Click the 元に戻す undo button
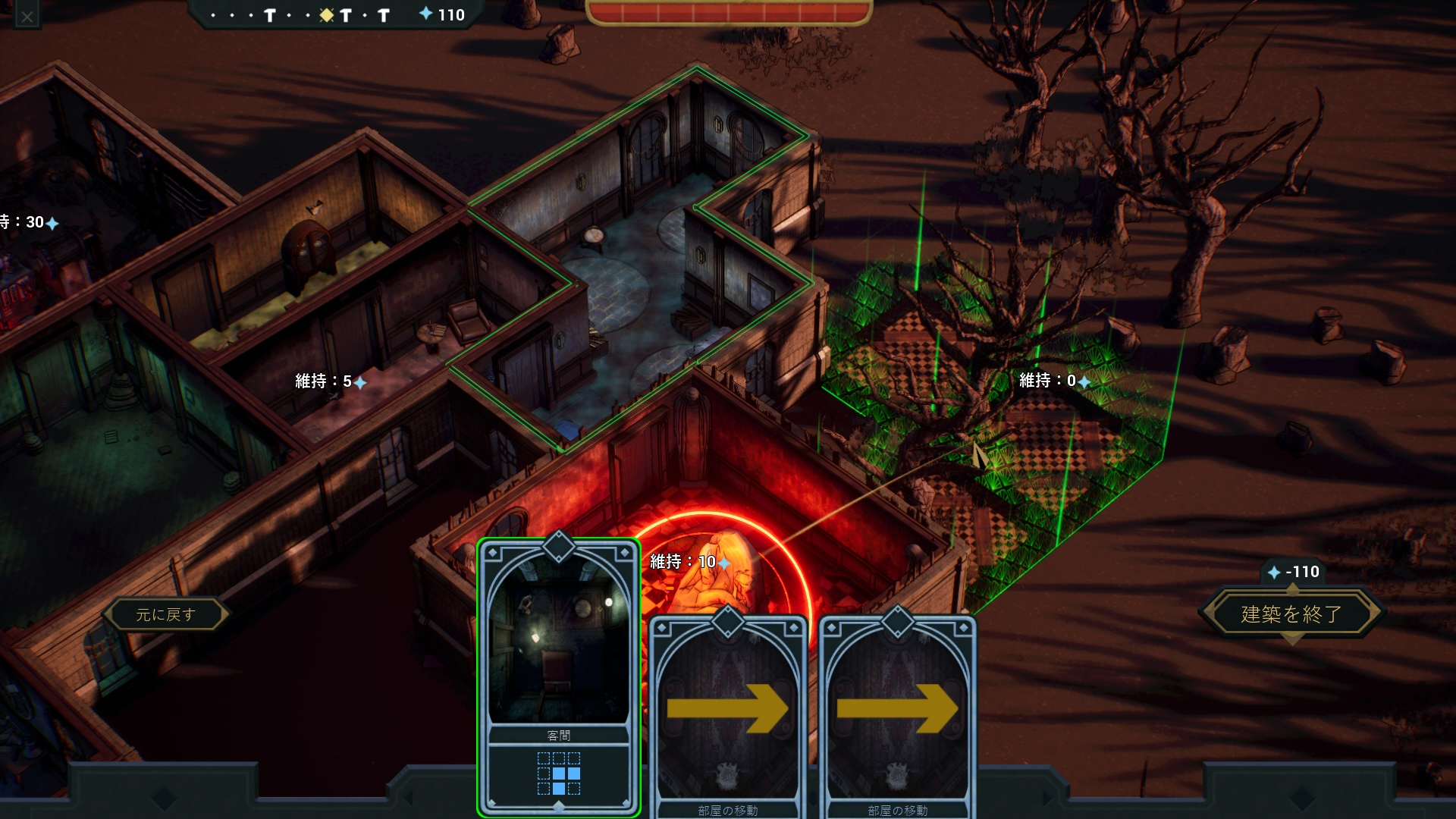1456x819 pixels. pyautogui.click(x=166, y=614)
